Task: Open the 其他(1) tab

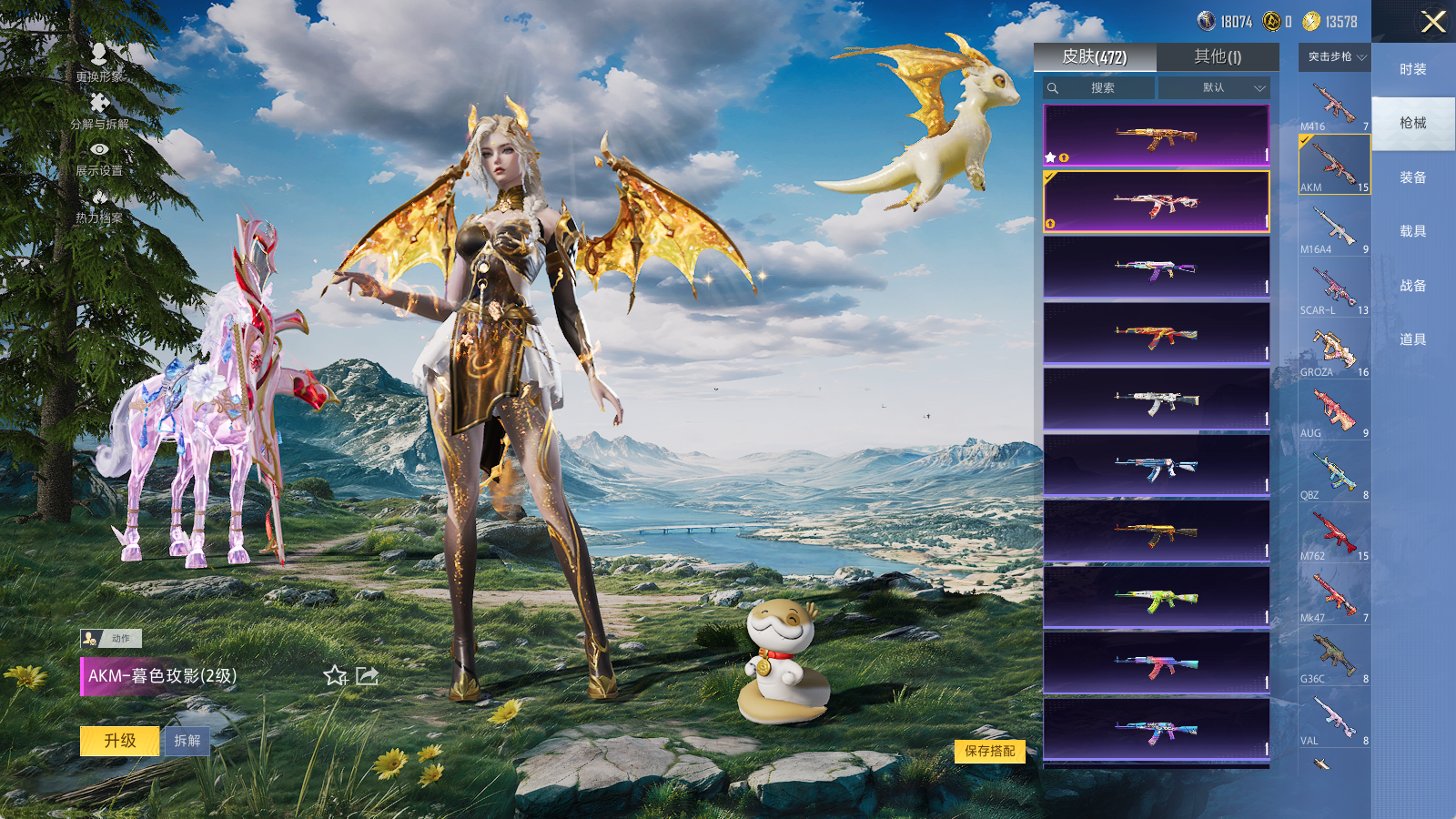Action: pyautogui.click(x=1218, y=57)
